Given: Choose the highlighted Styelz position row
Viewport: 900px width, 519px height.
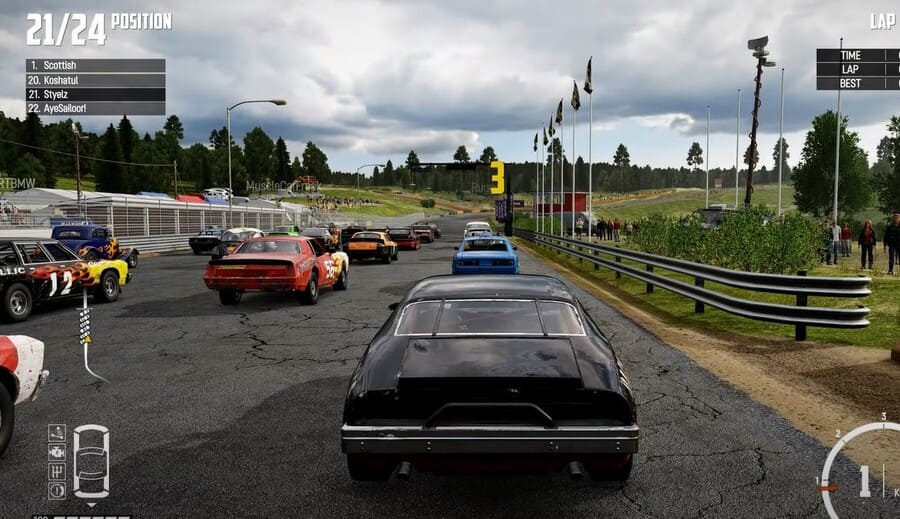Looking at the screenshot, I should pyautogui.click(x=95, y=94).
